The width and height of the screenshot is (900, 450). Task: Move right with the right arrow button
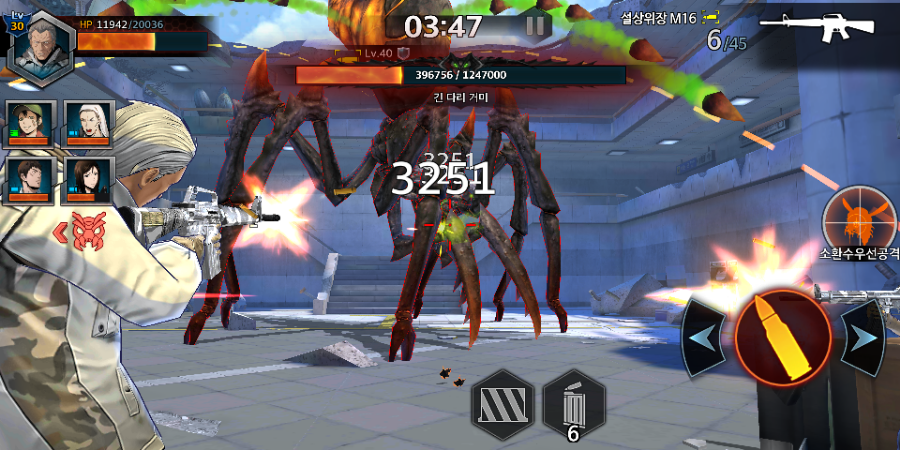pyautogui.click(x=861, y=338)
